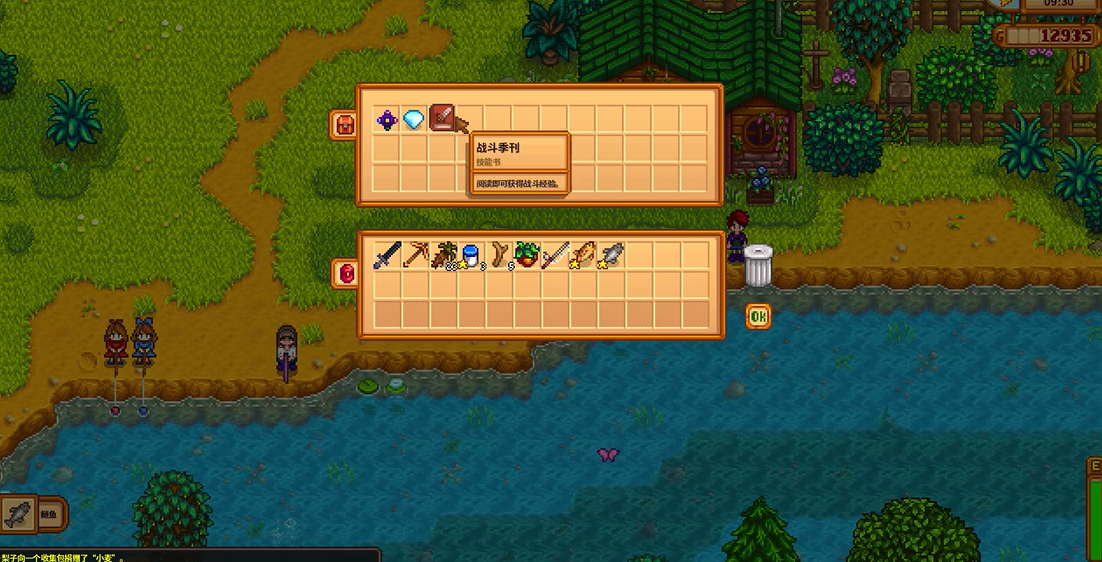Select the fishing rod in inventory
Image resolution: width=1102 pixels, height=562 pixels.
point(555,256)
